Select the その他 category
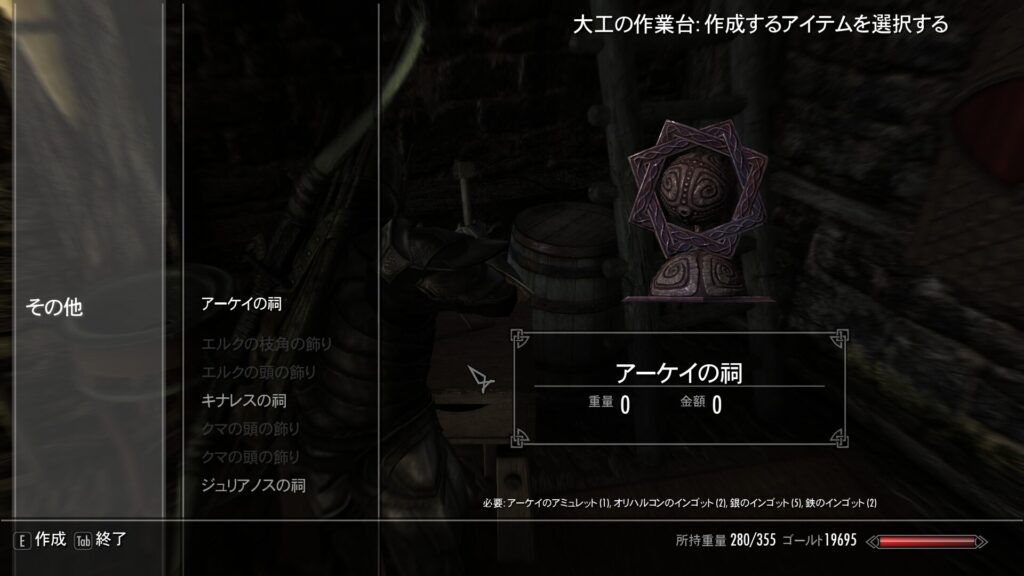Viewport: 1024px width, 576px height. pyautogui.click(x=54, y=308)
